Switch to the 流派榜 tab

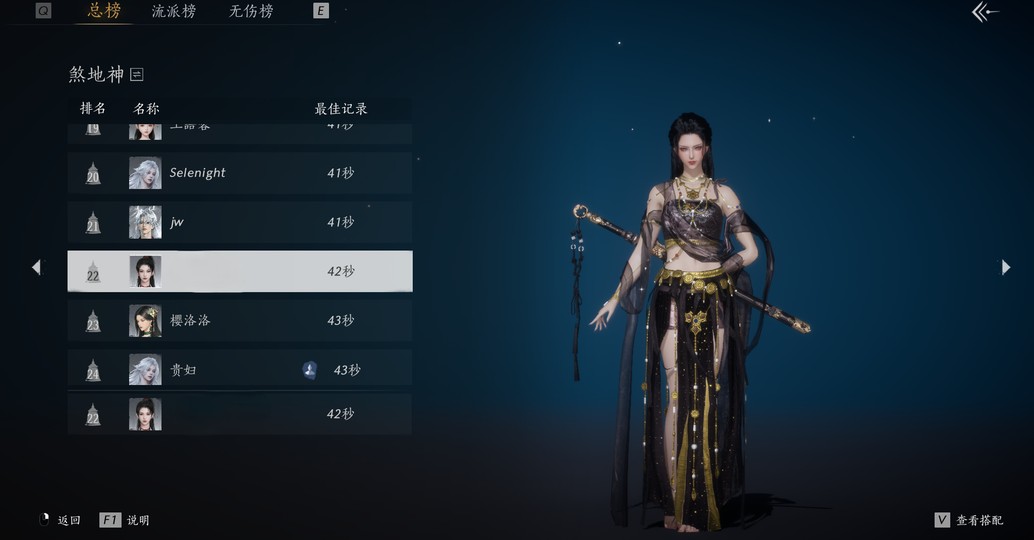tap(174, 12)
